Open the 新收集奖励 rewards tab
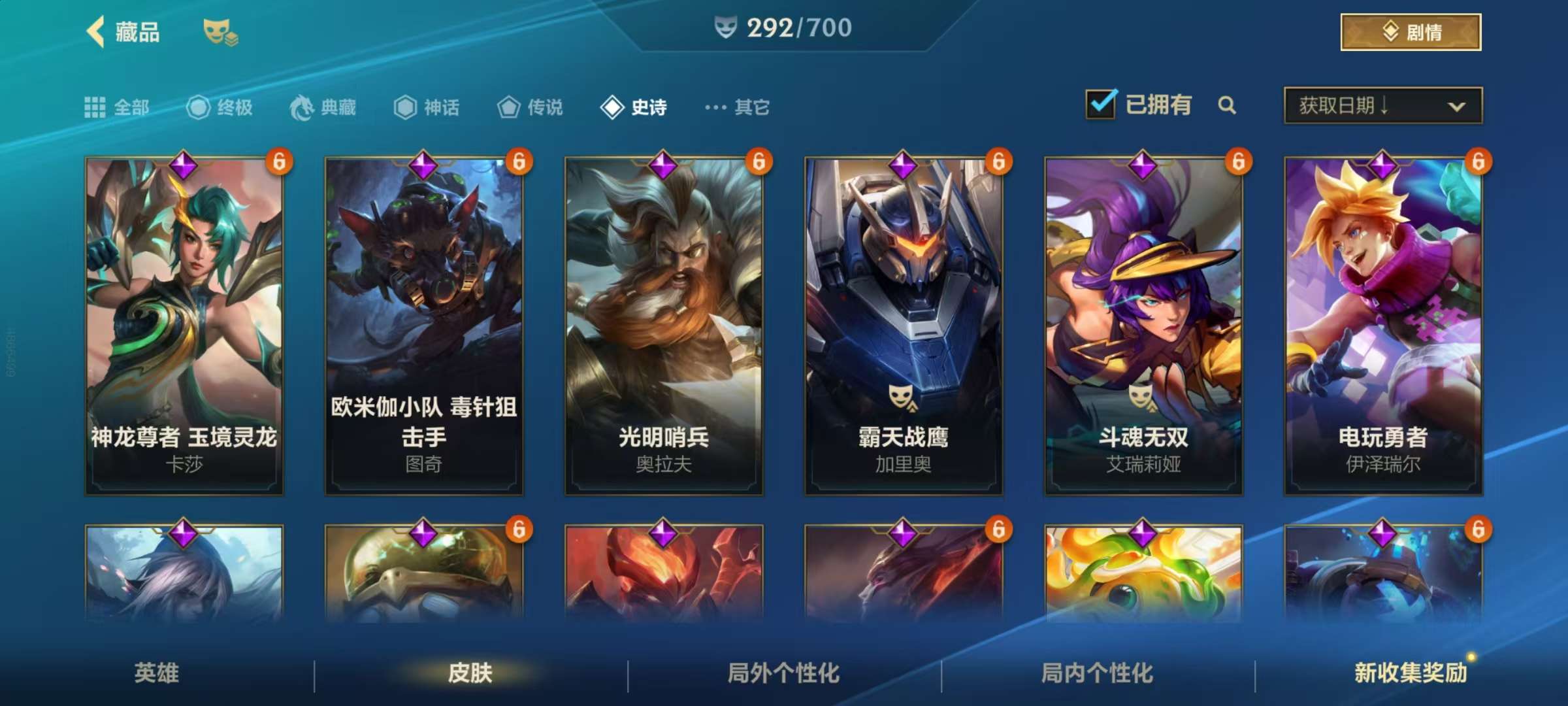1568x706 pixels. point(1411,673)
